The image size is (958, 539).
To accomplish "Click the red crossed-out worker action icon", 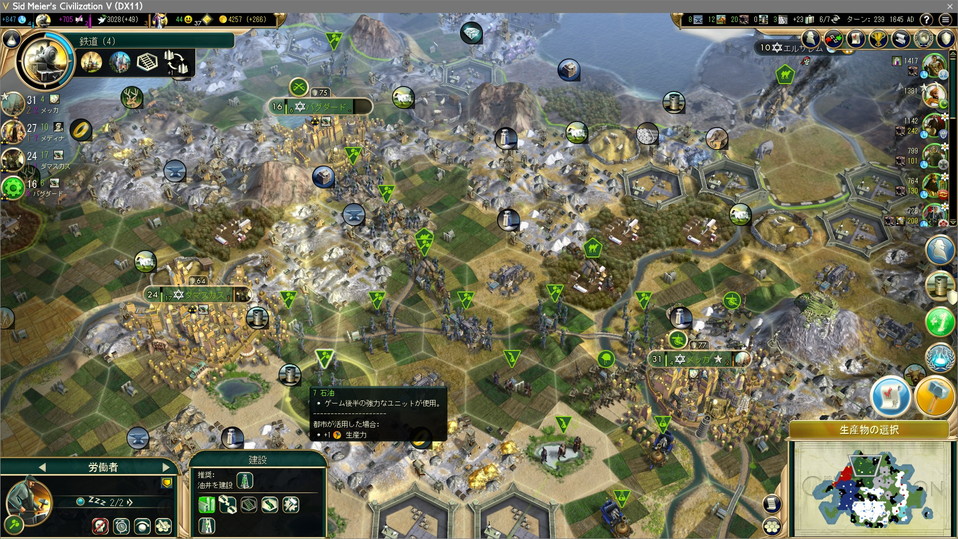I will [101, 525].
